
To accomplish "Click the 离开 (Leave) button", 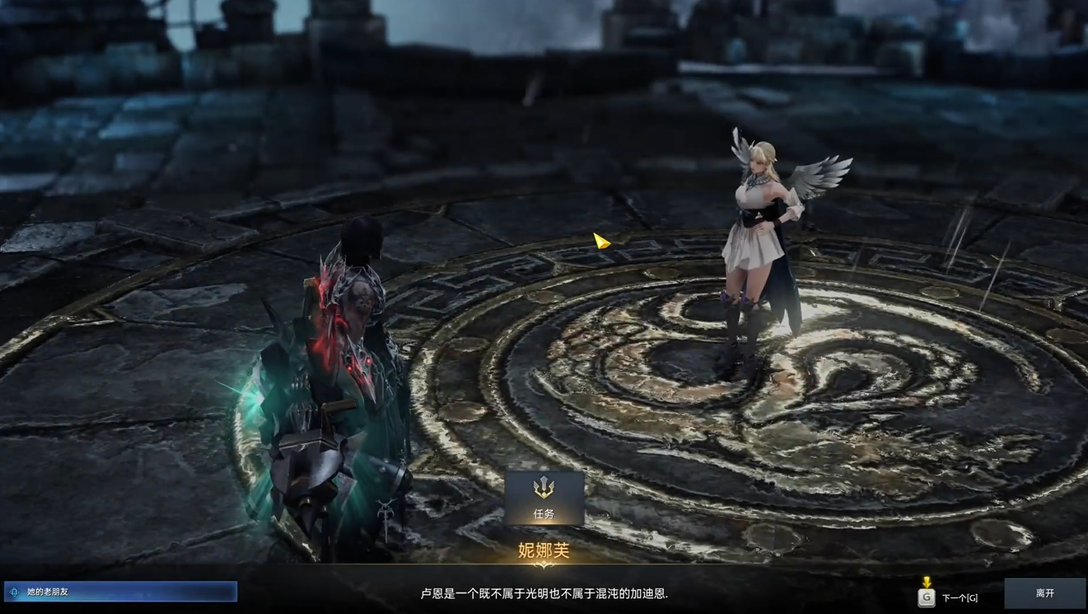I will tap(1044, 594).
